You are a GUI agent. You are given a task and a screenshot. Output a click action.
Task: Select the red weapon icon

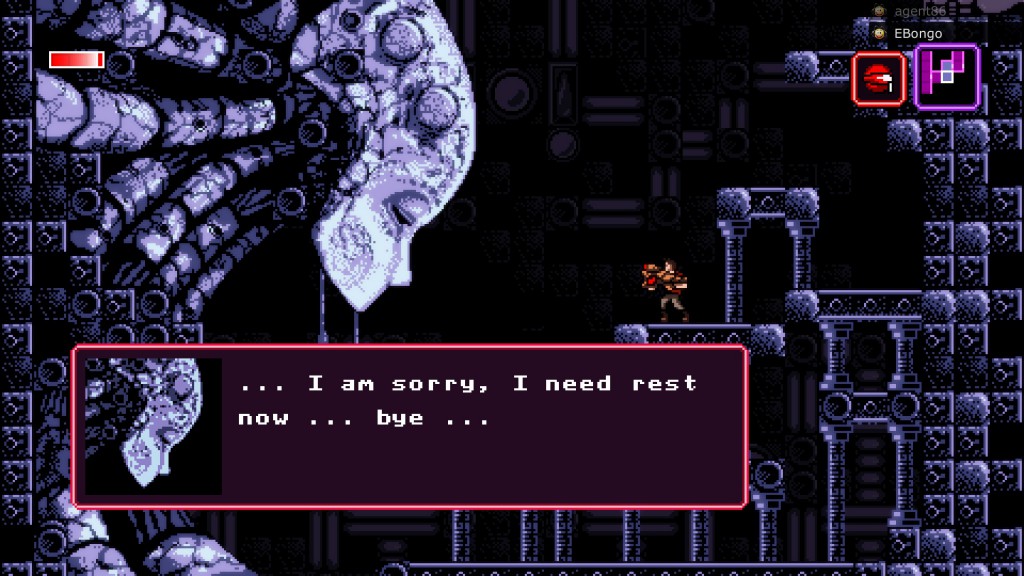point(878,79)
